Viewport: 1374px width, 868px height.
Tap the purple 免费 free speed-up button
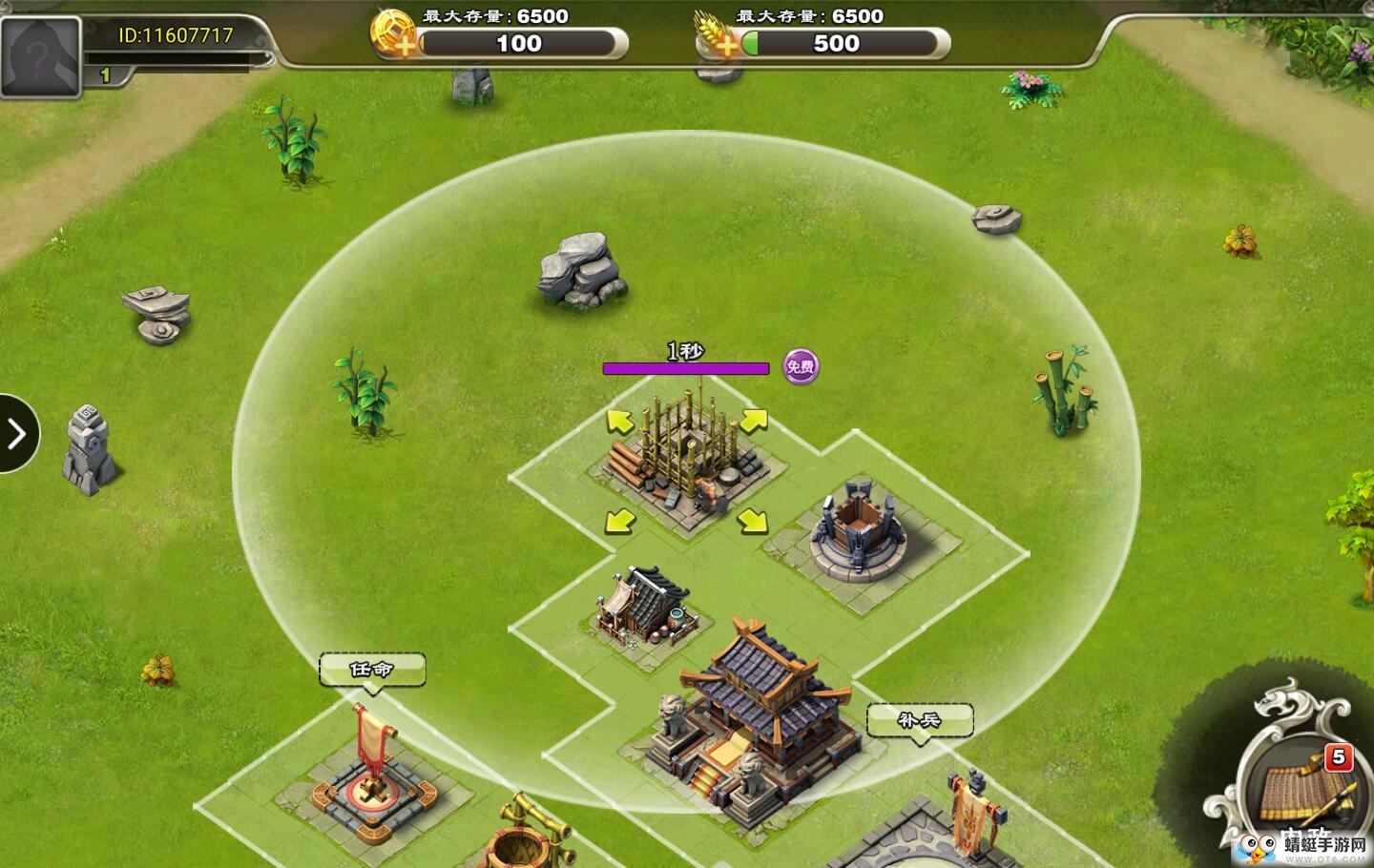tap(801, 366)
